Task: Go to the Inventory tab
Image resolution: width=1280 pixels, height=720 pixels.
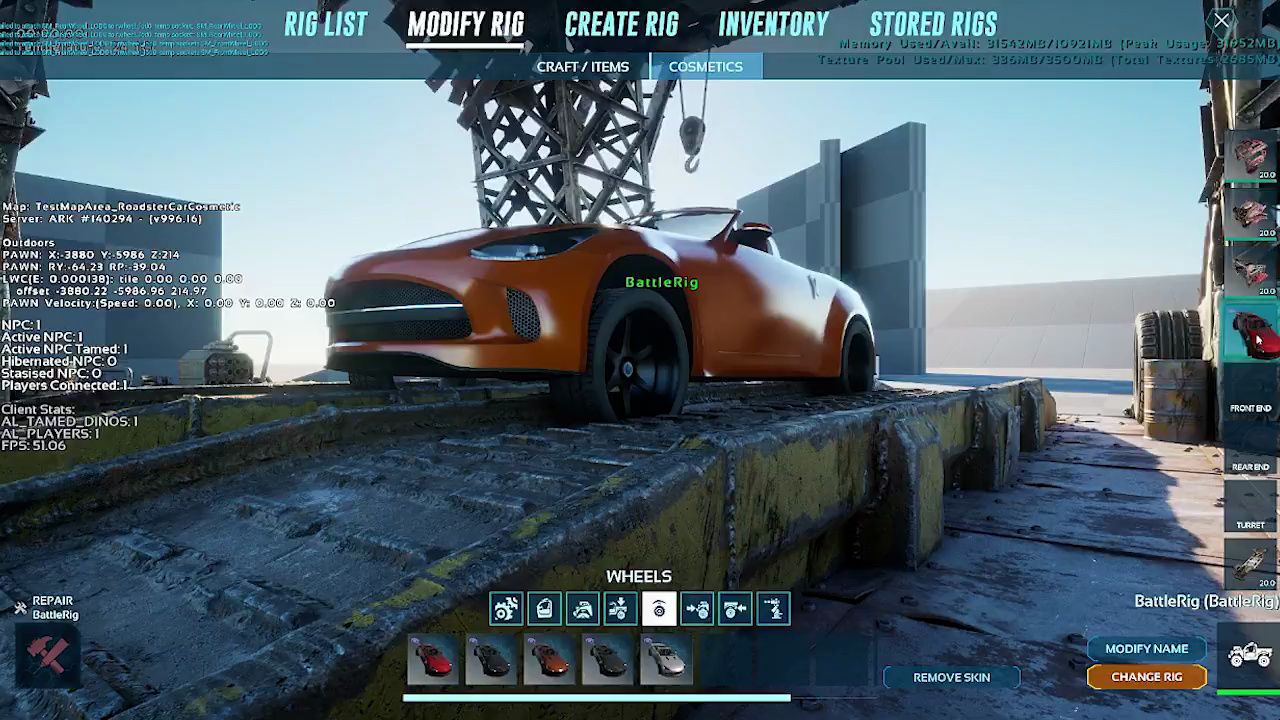Action: [773, 25]
